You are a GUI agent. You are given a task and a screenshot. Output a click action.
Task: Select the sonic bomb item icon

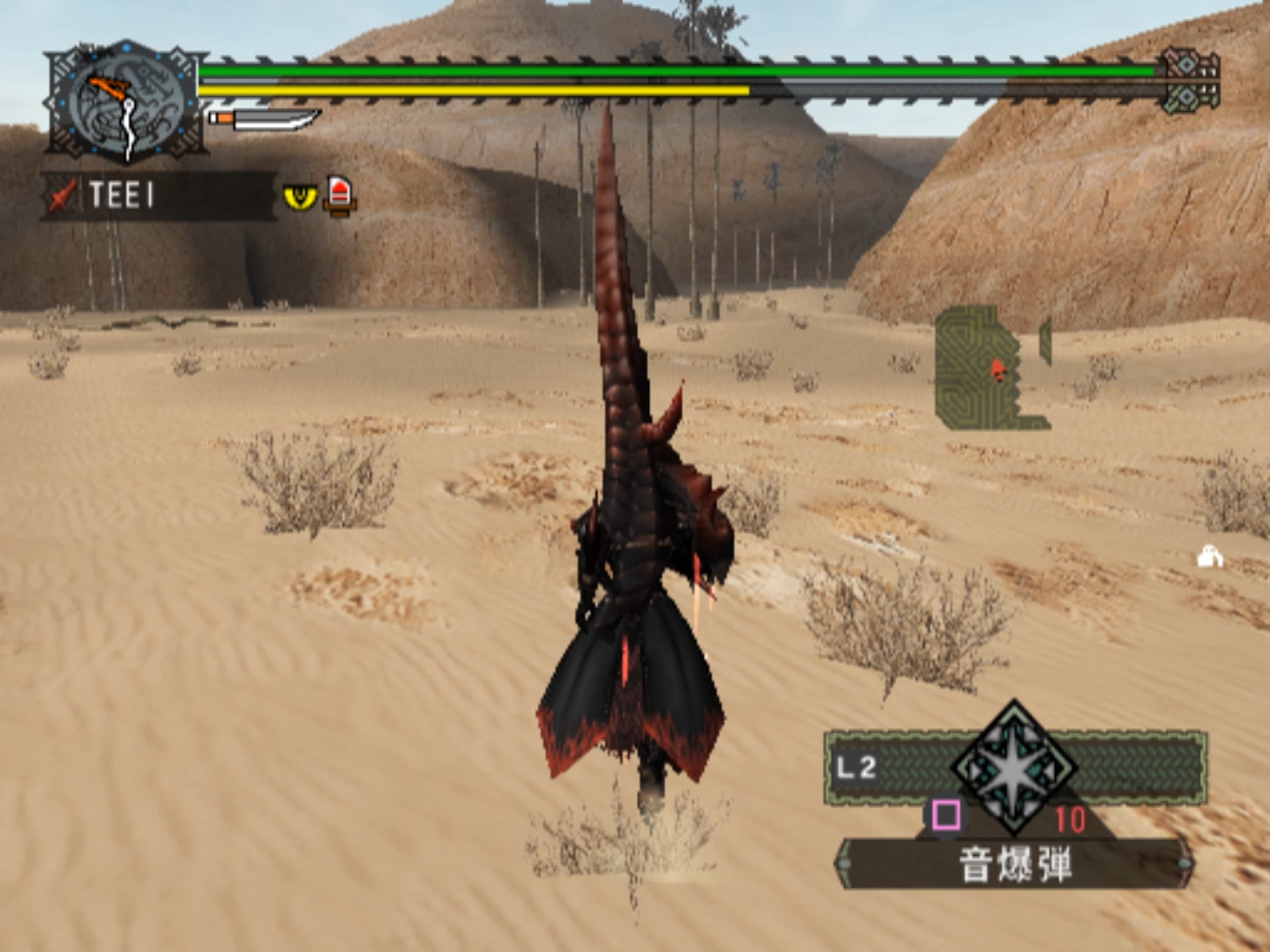point(1015,768)
